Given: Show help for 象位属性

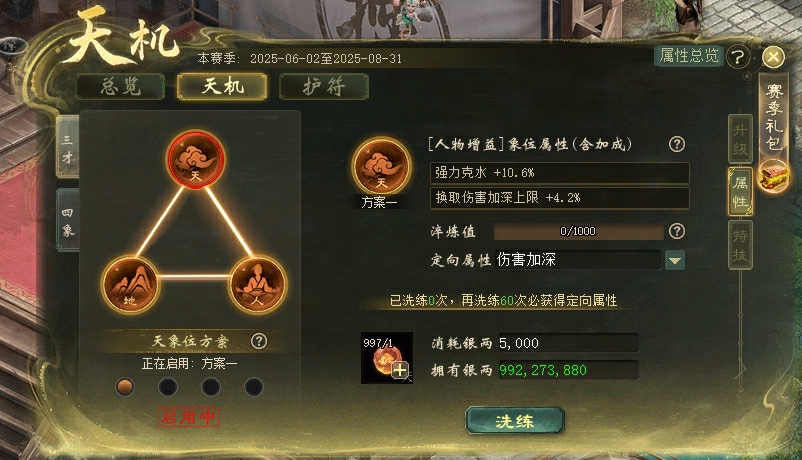Looking at the screenshot, I should tap(677, 144).
